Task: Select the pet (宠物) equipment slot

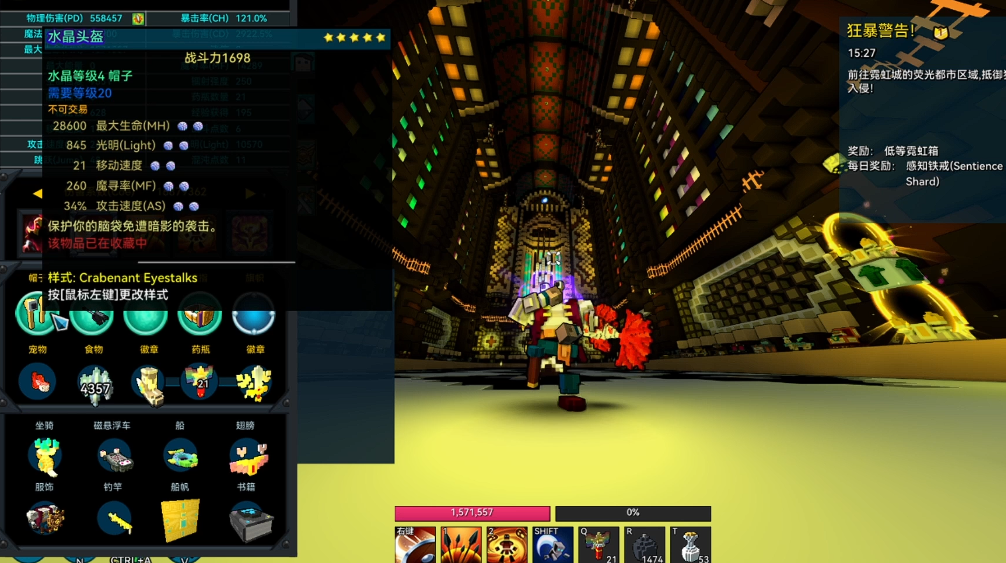Action: pos(38,382)
